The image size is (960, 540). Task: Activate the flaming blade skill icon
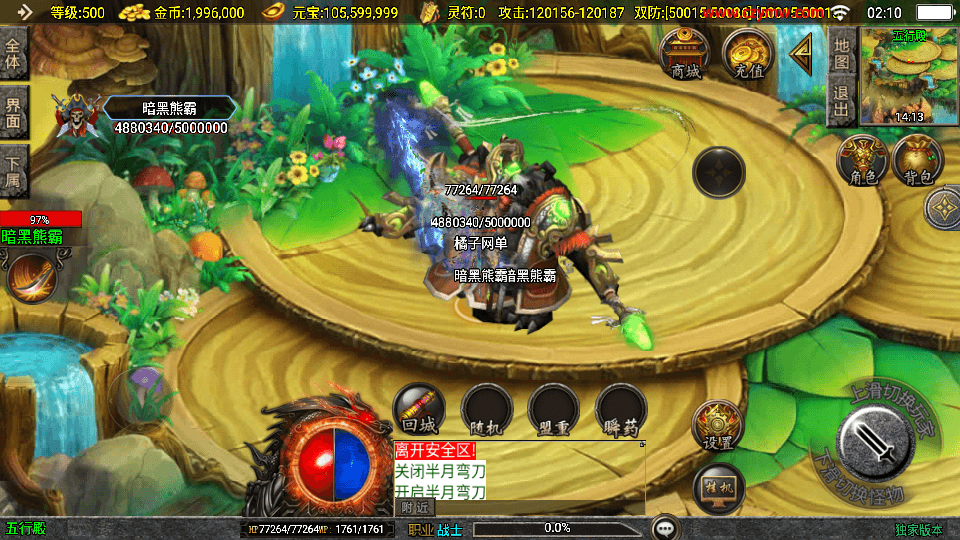(32, 277)
